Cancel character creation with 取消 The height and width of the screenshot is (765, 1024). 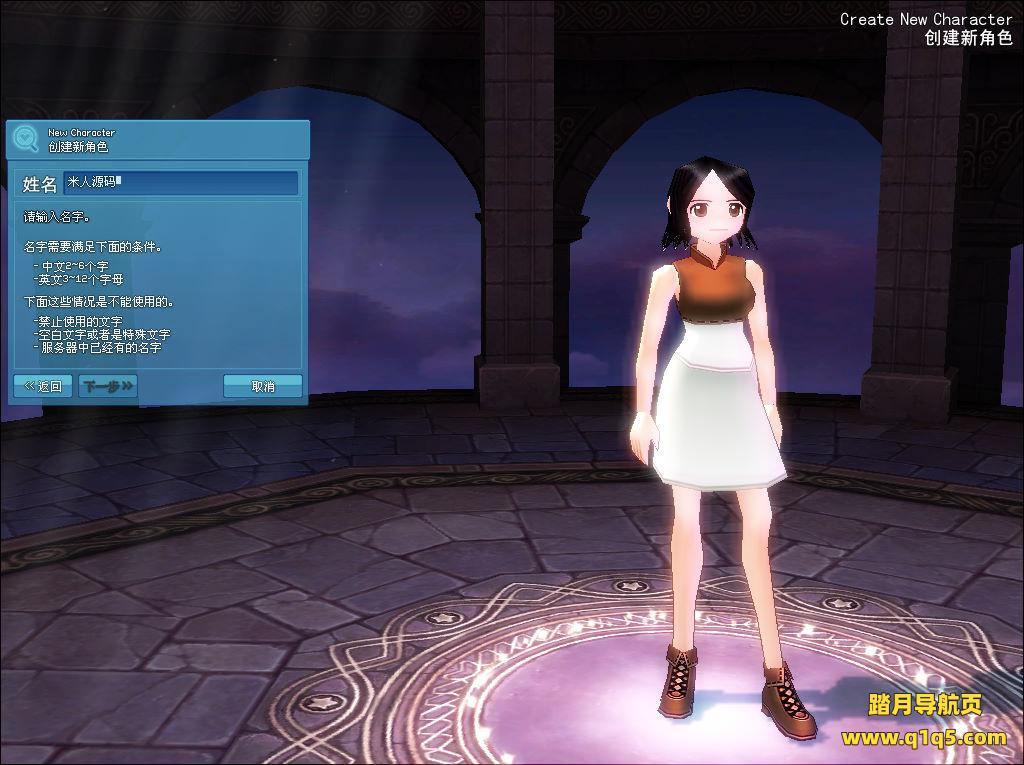[262, 386]
